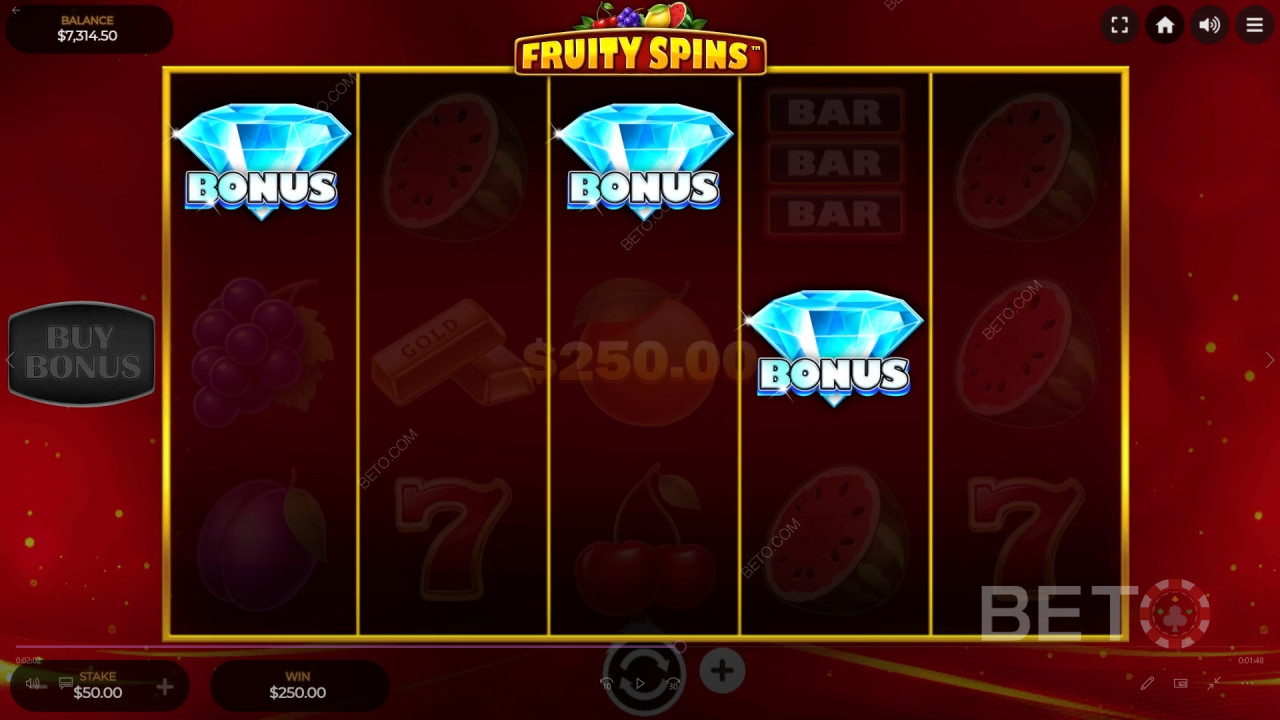Increase the stake using the plus stepper
Image resolution: width=1280 pixels, height=720 pixels.
pos(163,688)
